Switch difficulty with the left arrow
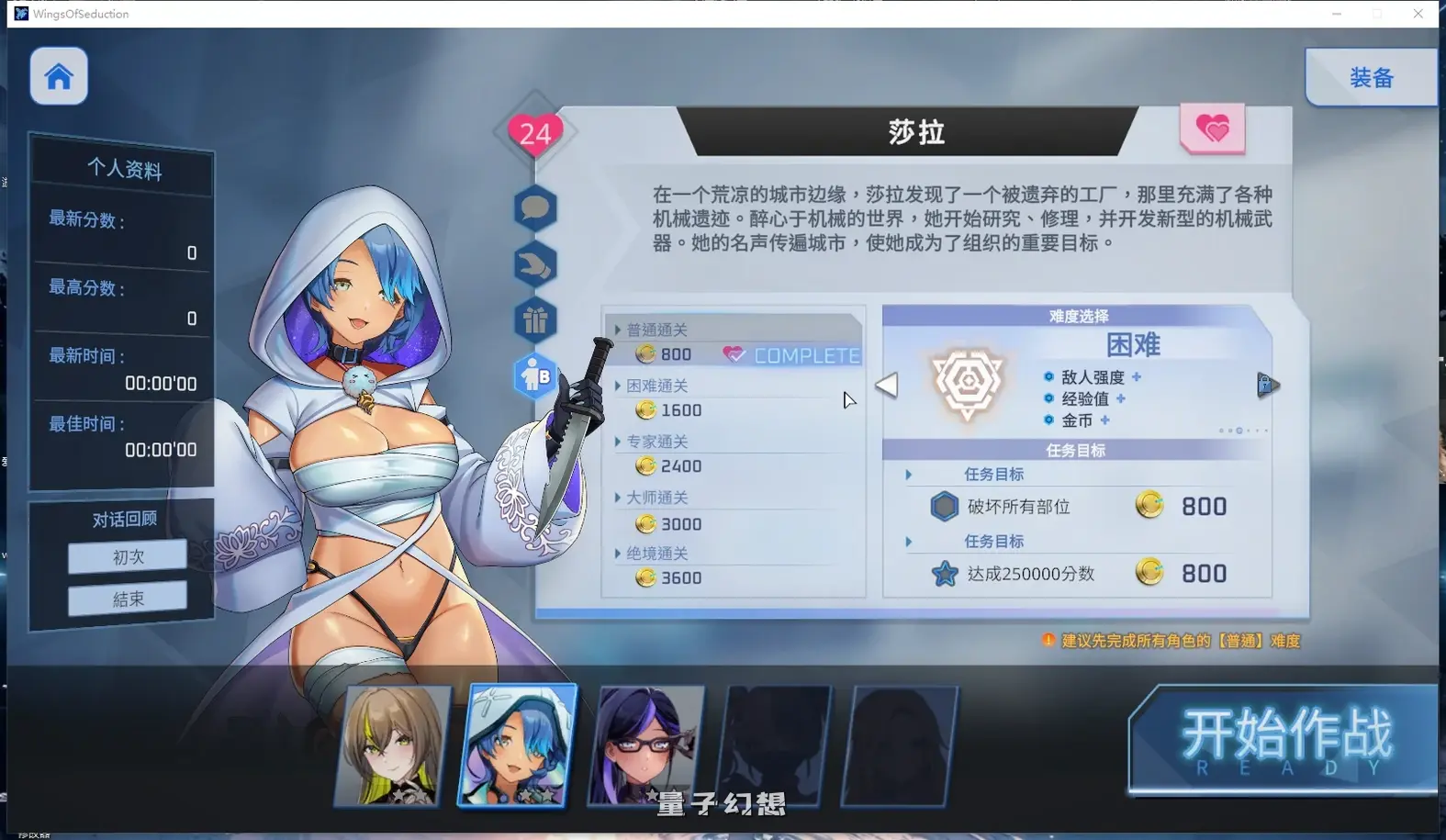The width and height of the screenshot is (1446, 840). (x=887, y=386)
